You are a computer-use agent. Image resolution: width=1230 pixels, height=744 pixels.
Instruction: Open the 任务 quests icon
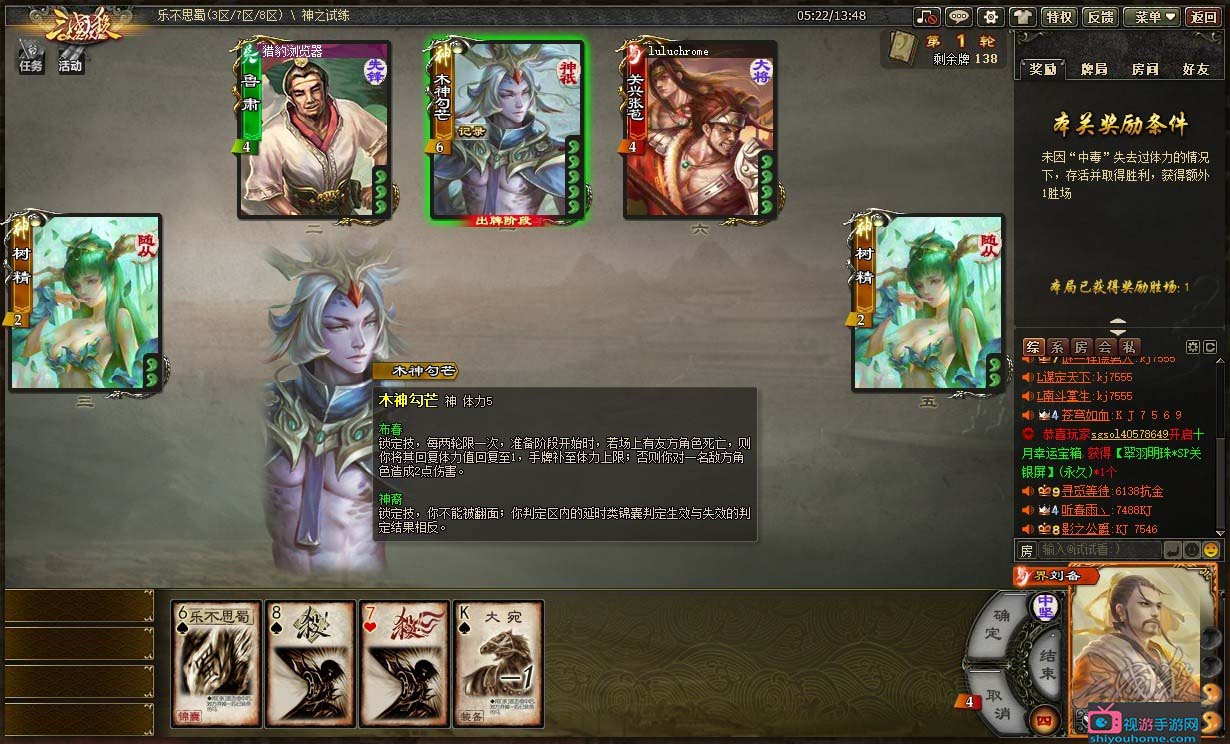point(31,57)
